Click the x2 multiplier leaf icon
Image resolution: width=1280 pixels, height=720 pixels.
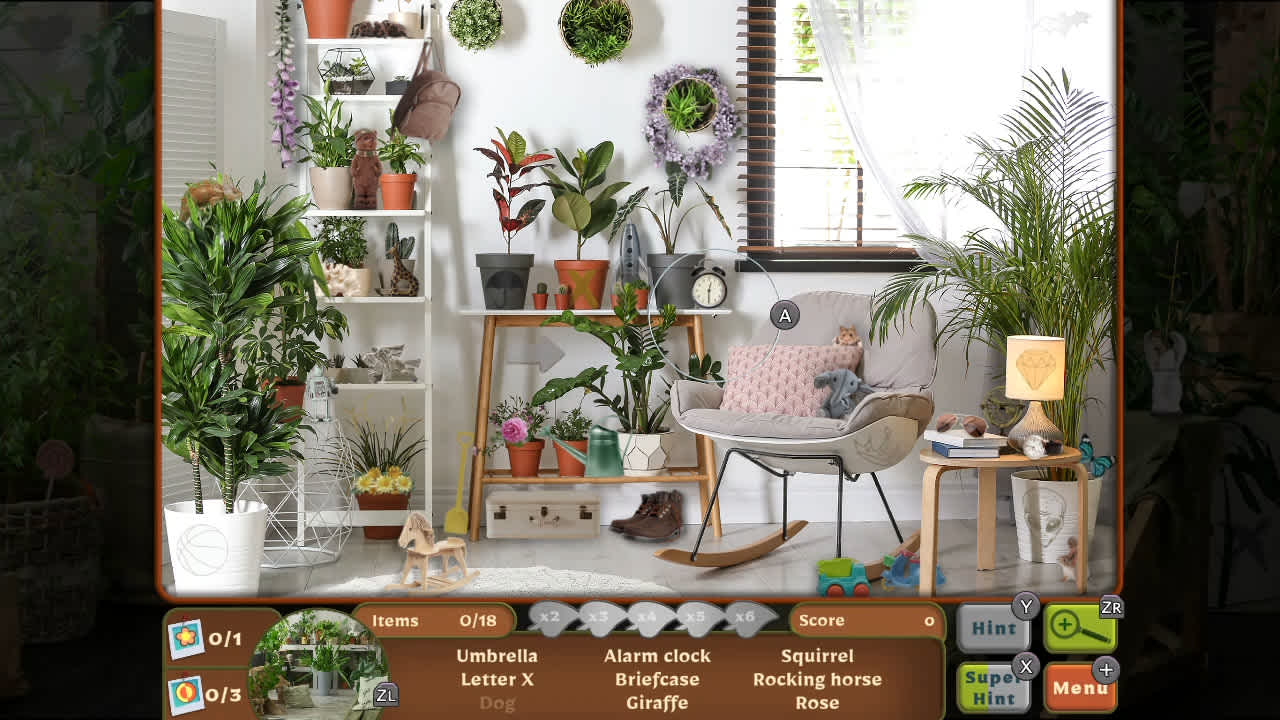pyautogui.click(x=551, y=618)
